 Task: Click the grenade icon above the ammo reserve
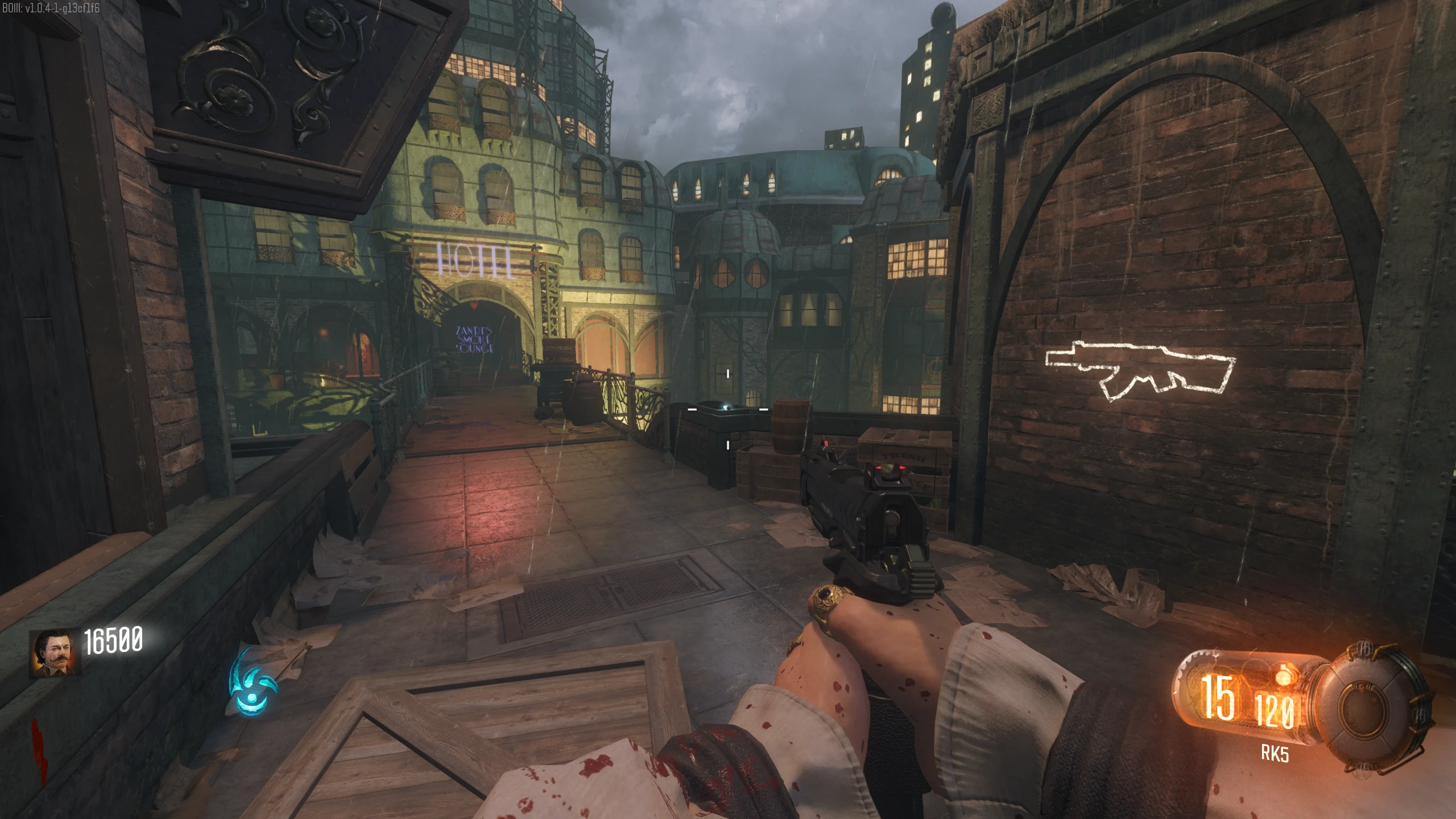click(x=1283, y=676)
